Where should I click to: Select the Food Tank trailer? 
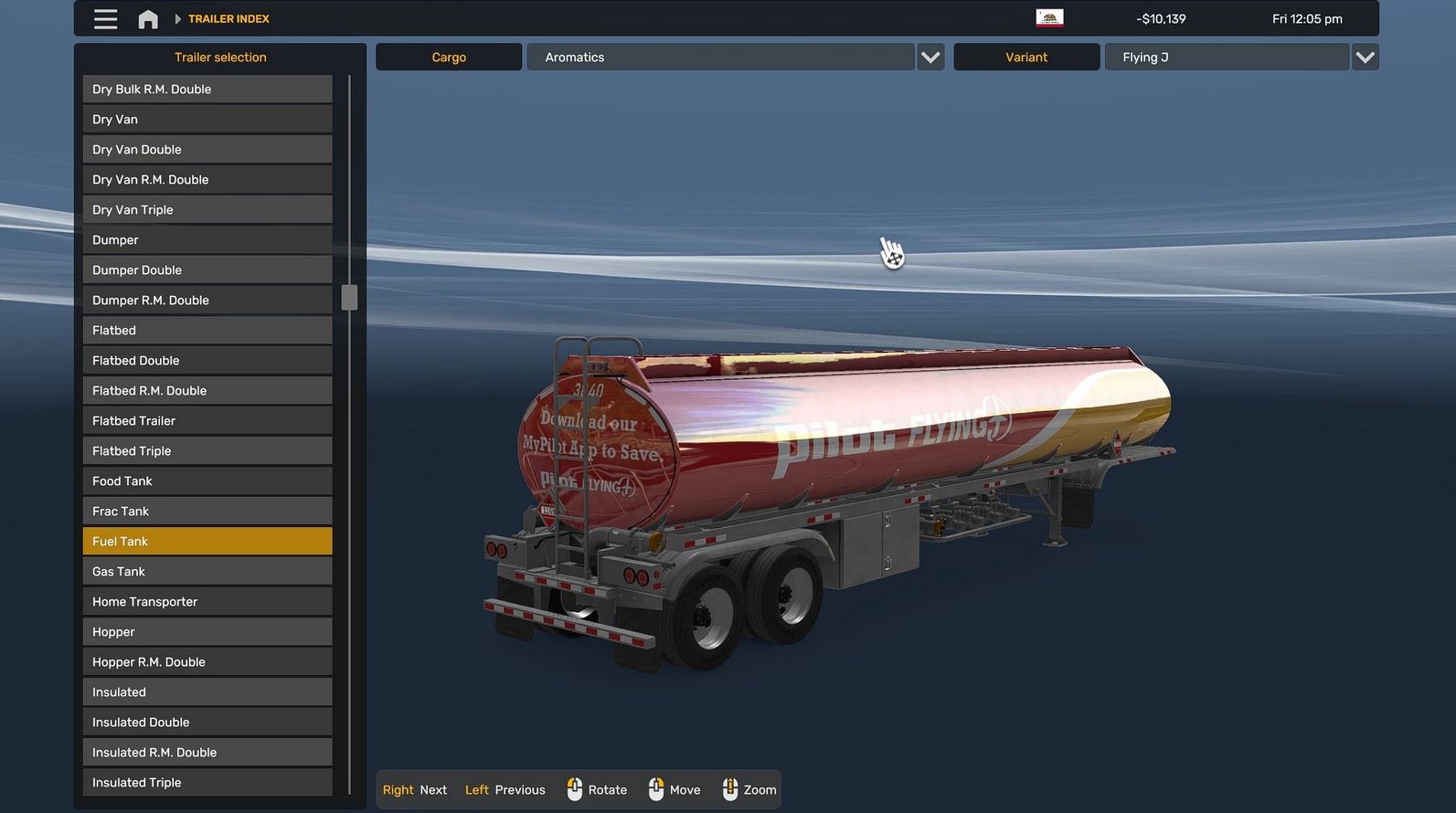pos(207,481)
